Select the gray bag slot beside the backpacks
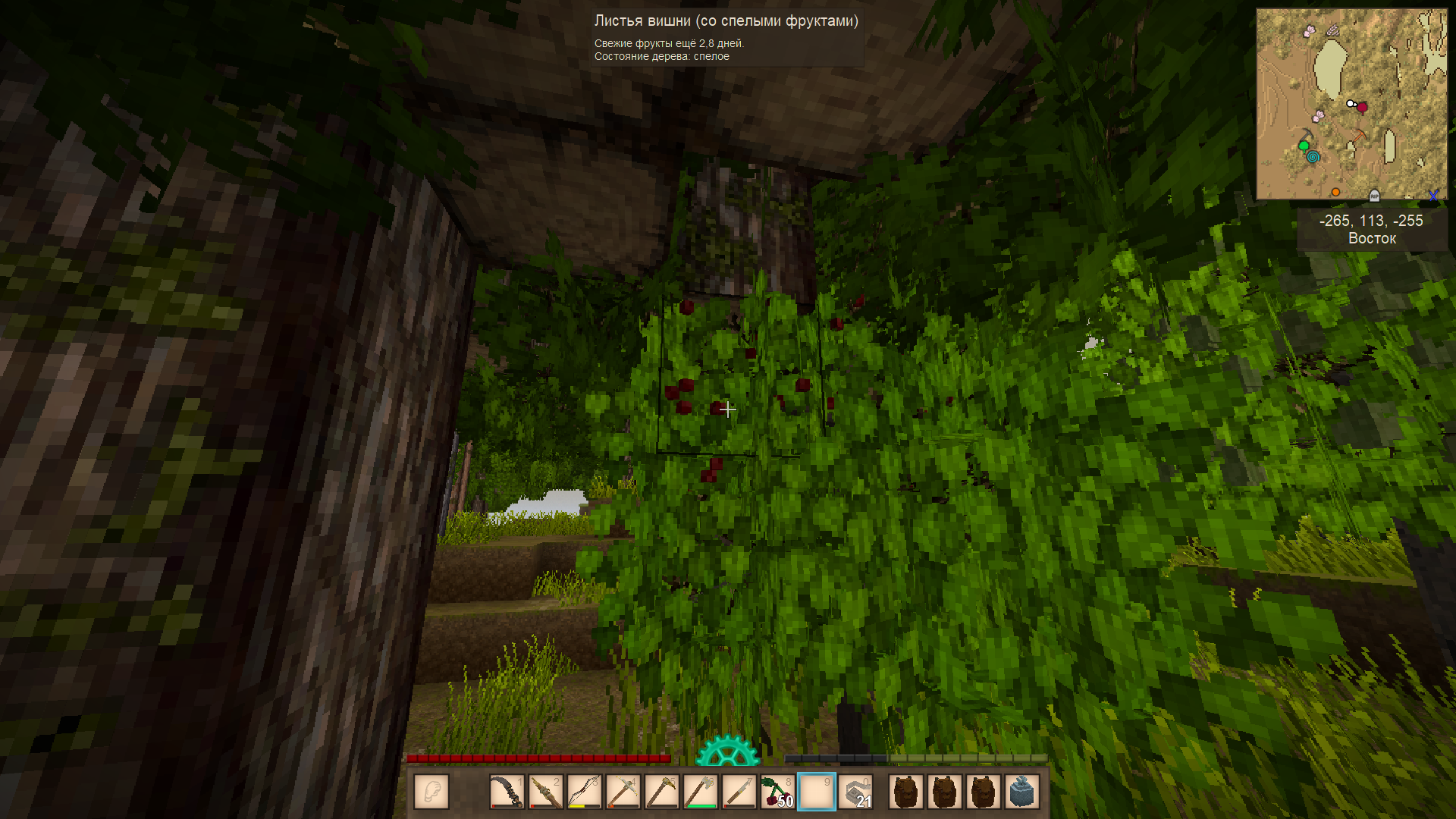Viewport: 1456px width, 819px height. [1021, 792]
